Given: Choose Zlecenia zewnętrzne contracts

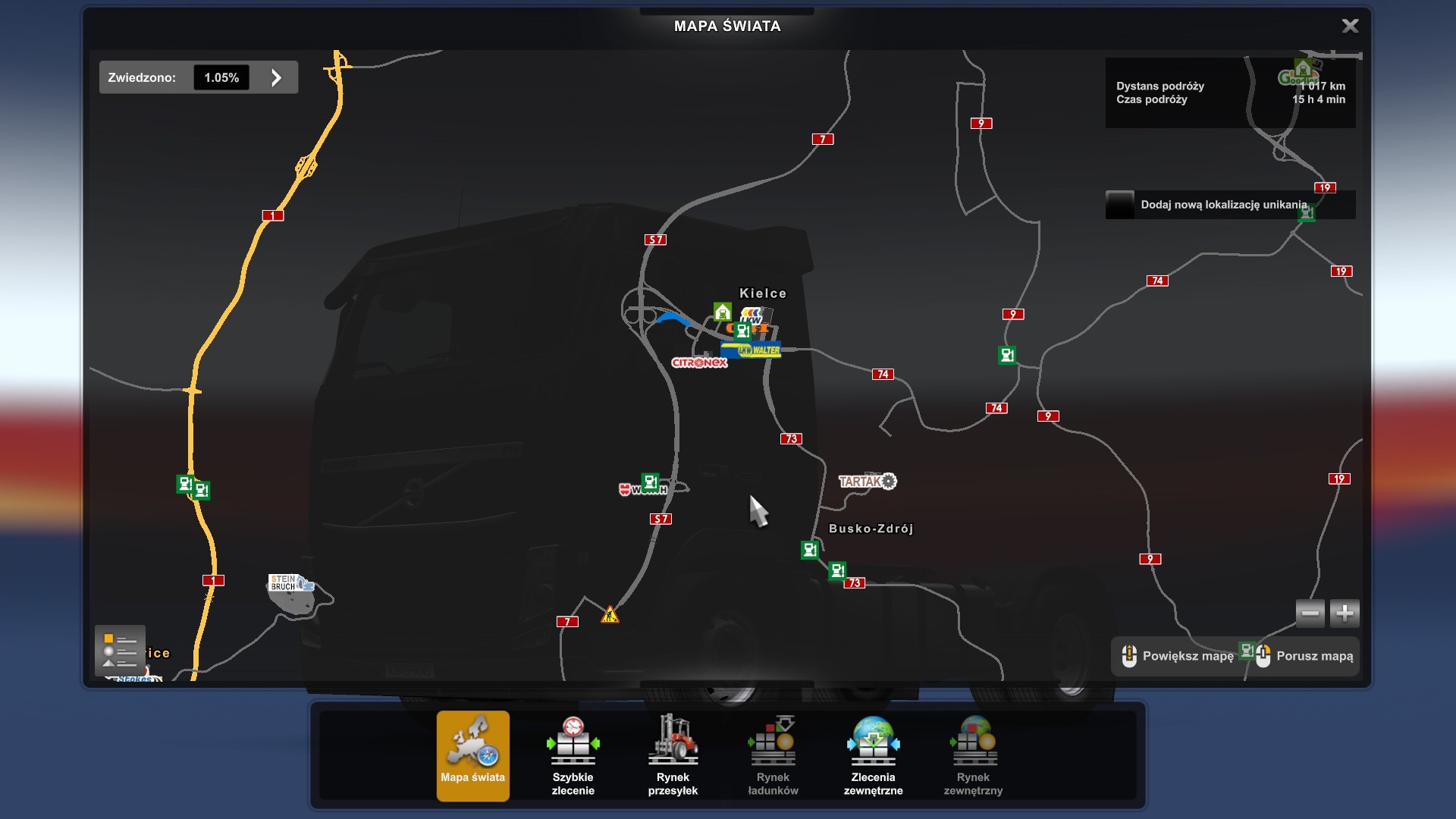Looking at the screenshot, I should pos(873,755).
